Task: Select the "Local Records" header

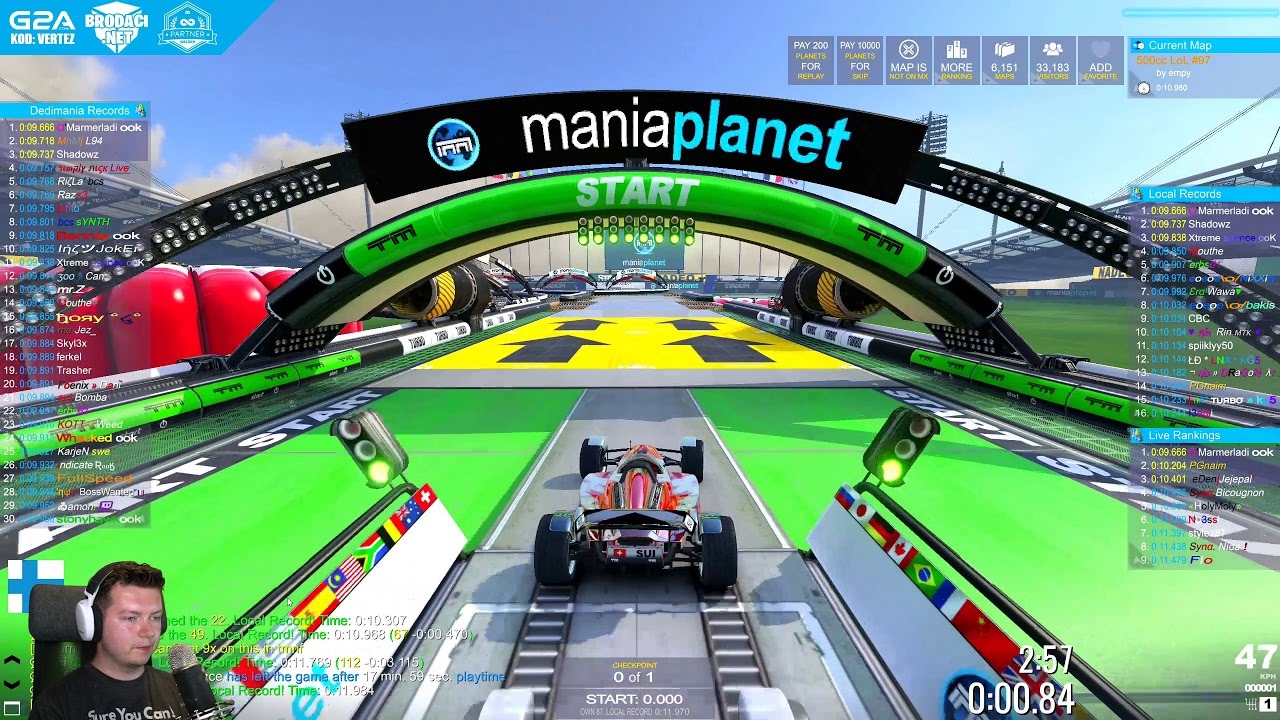Action: click(1190, 193)
